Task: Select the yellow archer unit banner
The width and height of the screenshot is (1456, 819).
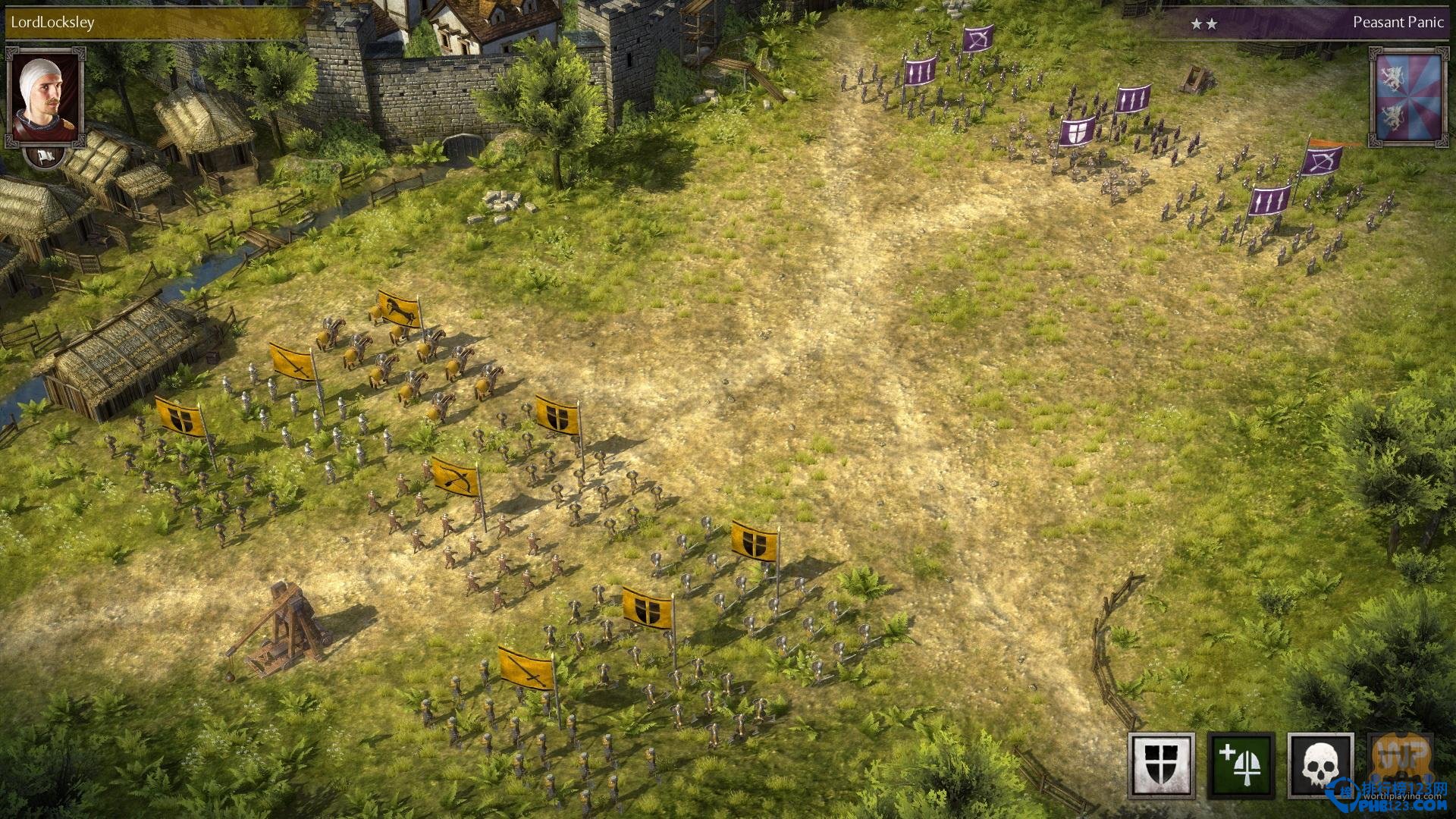Action: click(457, 477)
